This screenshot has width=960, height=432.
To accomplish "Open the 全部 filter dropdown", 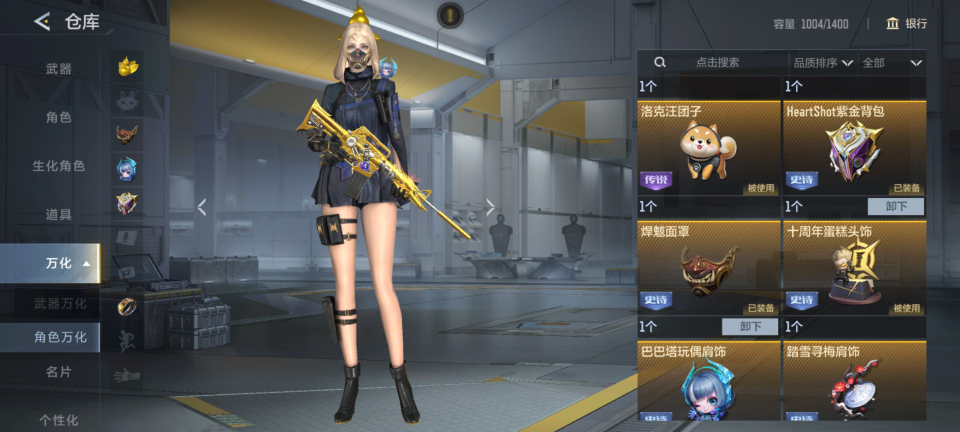I will [x=891, y=62].
